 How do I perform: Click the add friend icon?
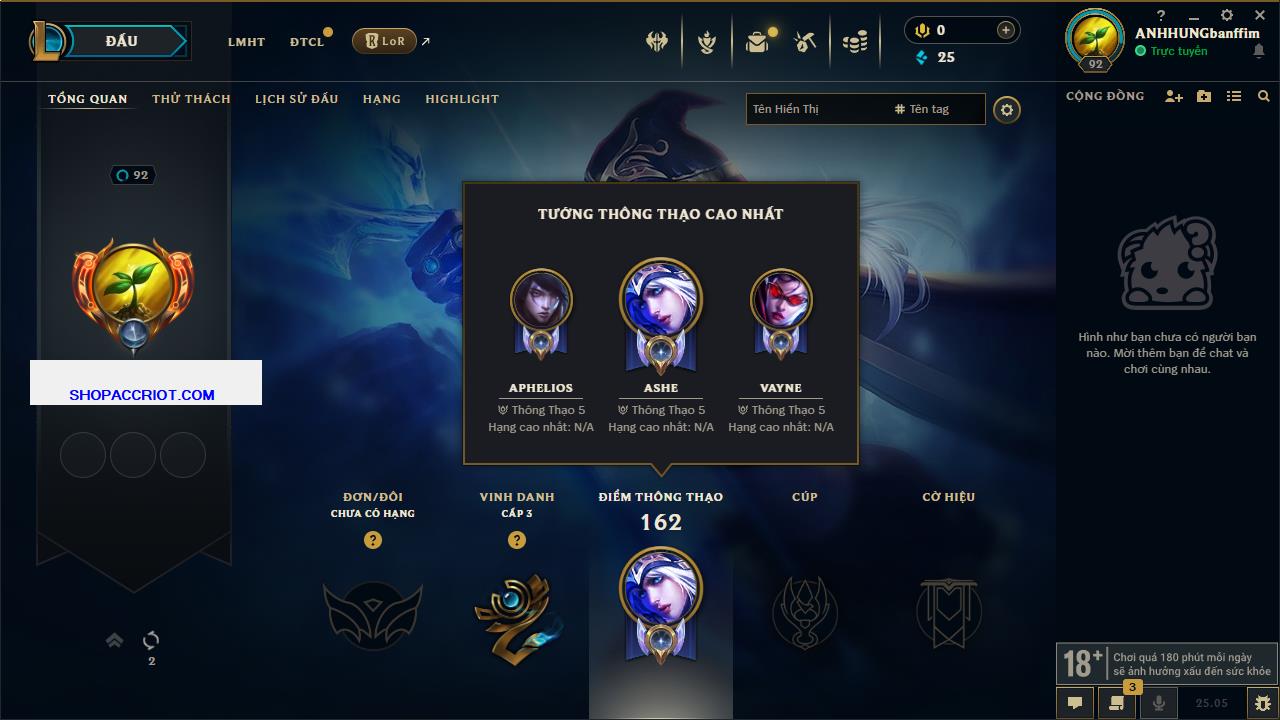[1174, 96]
